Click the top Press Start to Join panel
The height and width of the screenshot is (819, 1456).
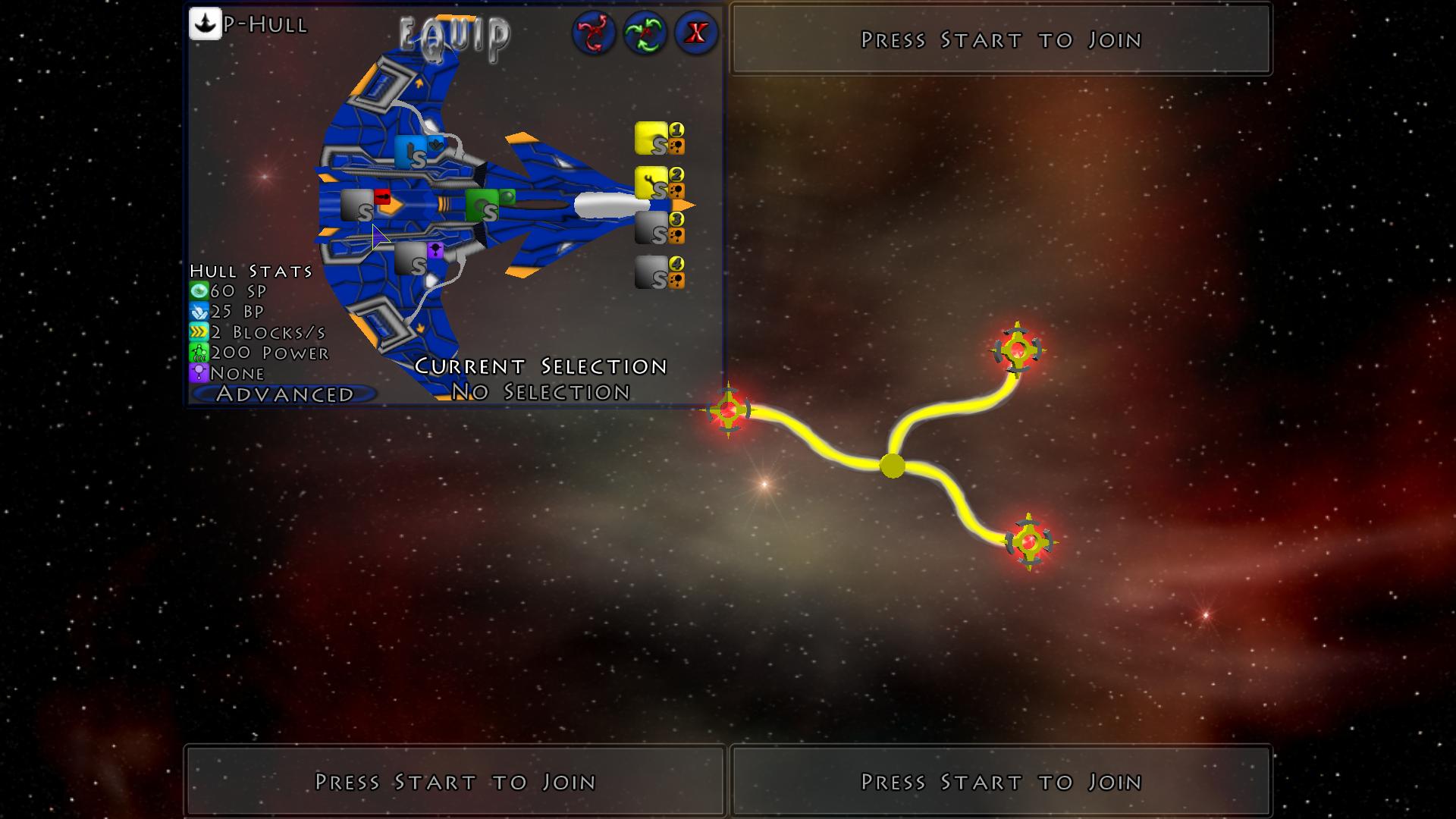tap(999, 39)
